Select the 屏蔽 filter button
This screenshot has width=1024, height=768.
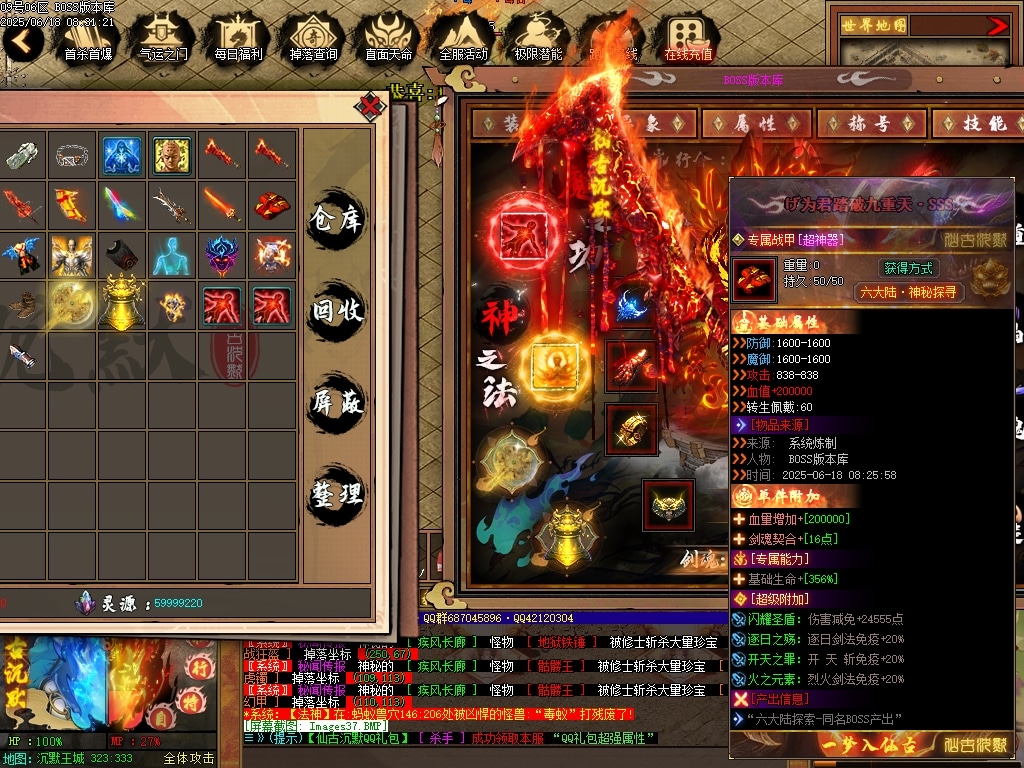point(336,403)
